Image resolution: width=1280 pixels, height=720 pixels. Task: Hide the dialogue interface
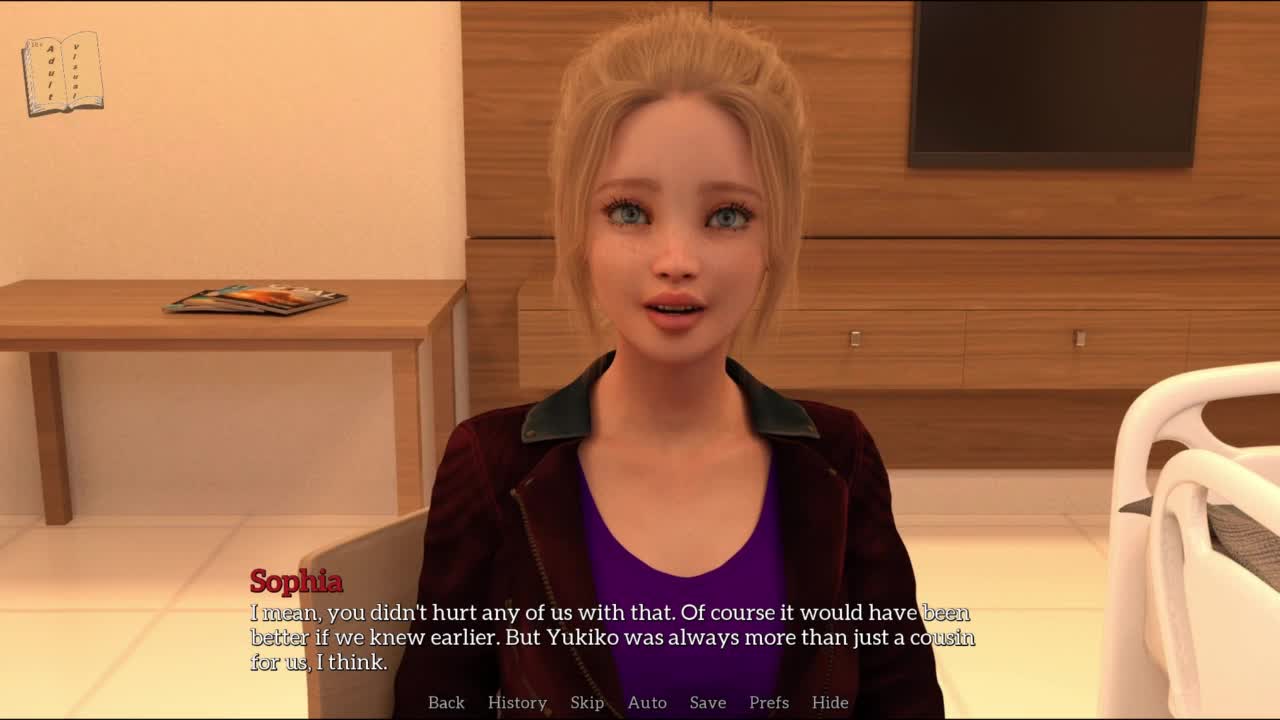tap(830, 702)
